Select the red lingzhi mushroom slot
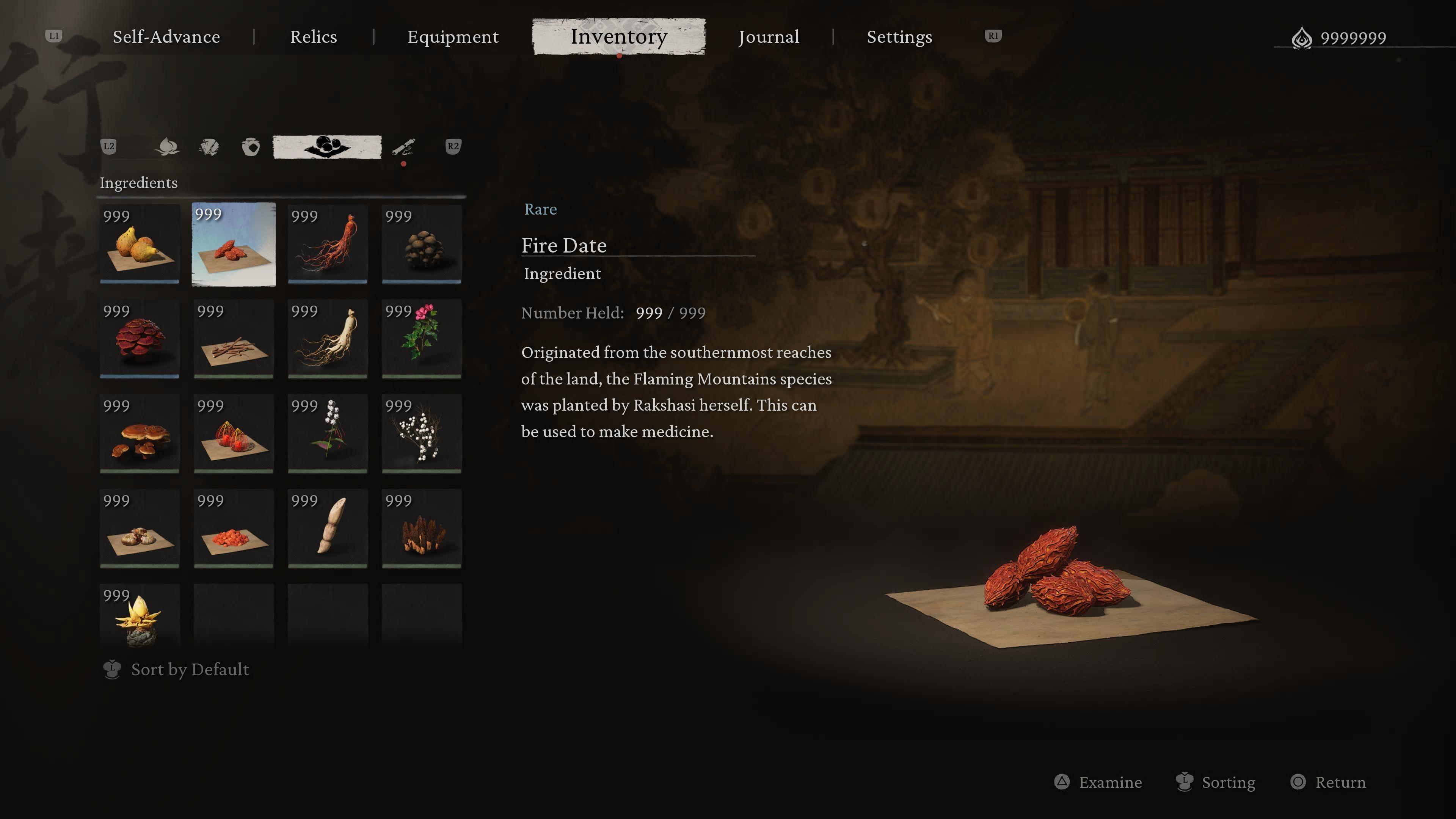Viewport: 1456px width, 819px height. (x=140, y=339)
